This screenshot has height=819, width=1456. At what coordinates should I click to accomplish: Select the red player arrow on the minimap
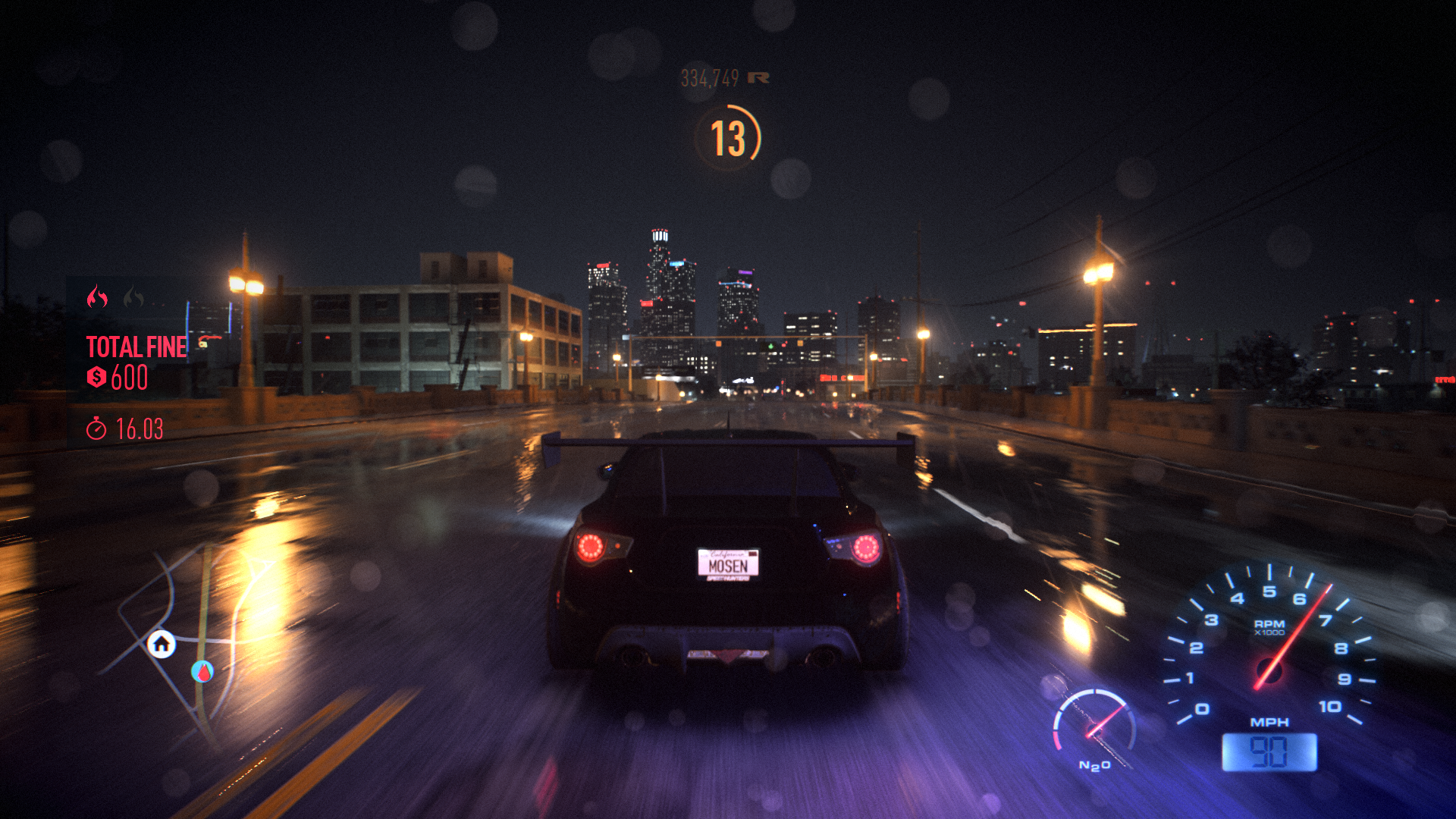pyautogui.click(x=202, y=671)
